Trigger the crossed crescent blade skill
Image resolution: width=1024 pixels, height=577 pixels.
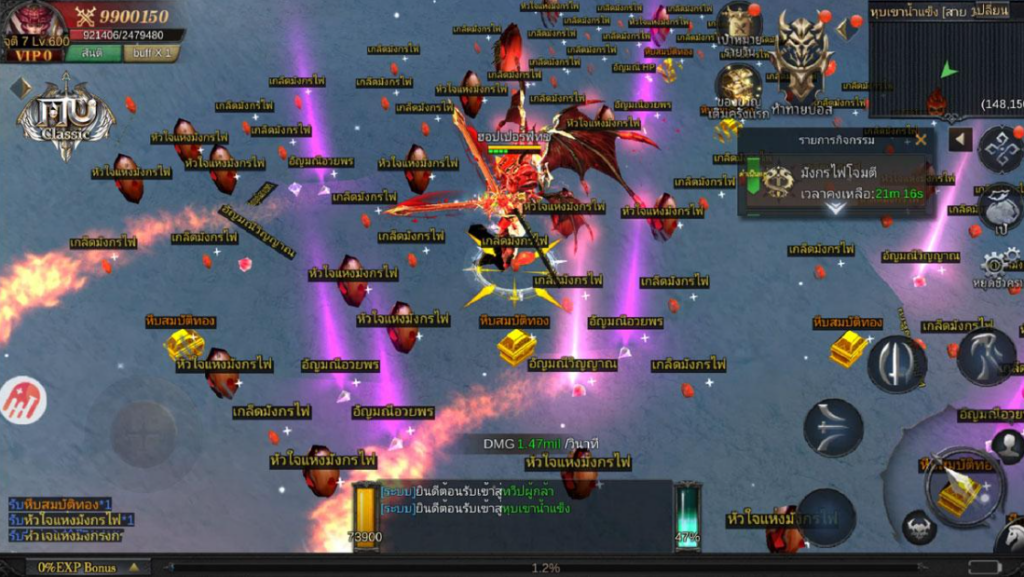click(833, 428)
